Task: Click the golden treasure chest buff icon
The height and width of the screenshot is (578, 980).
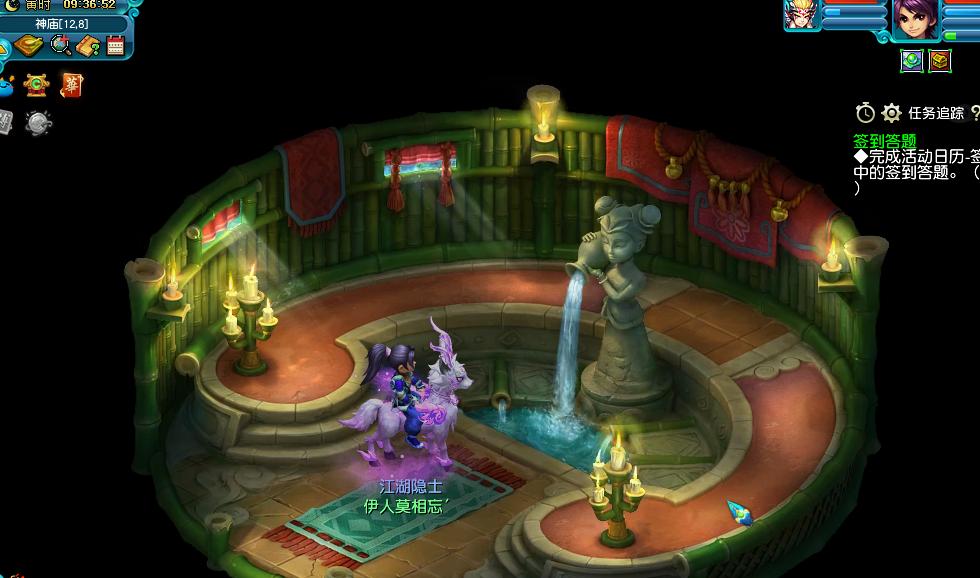Action: (x=939, y=61)
